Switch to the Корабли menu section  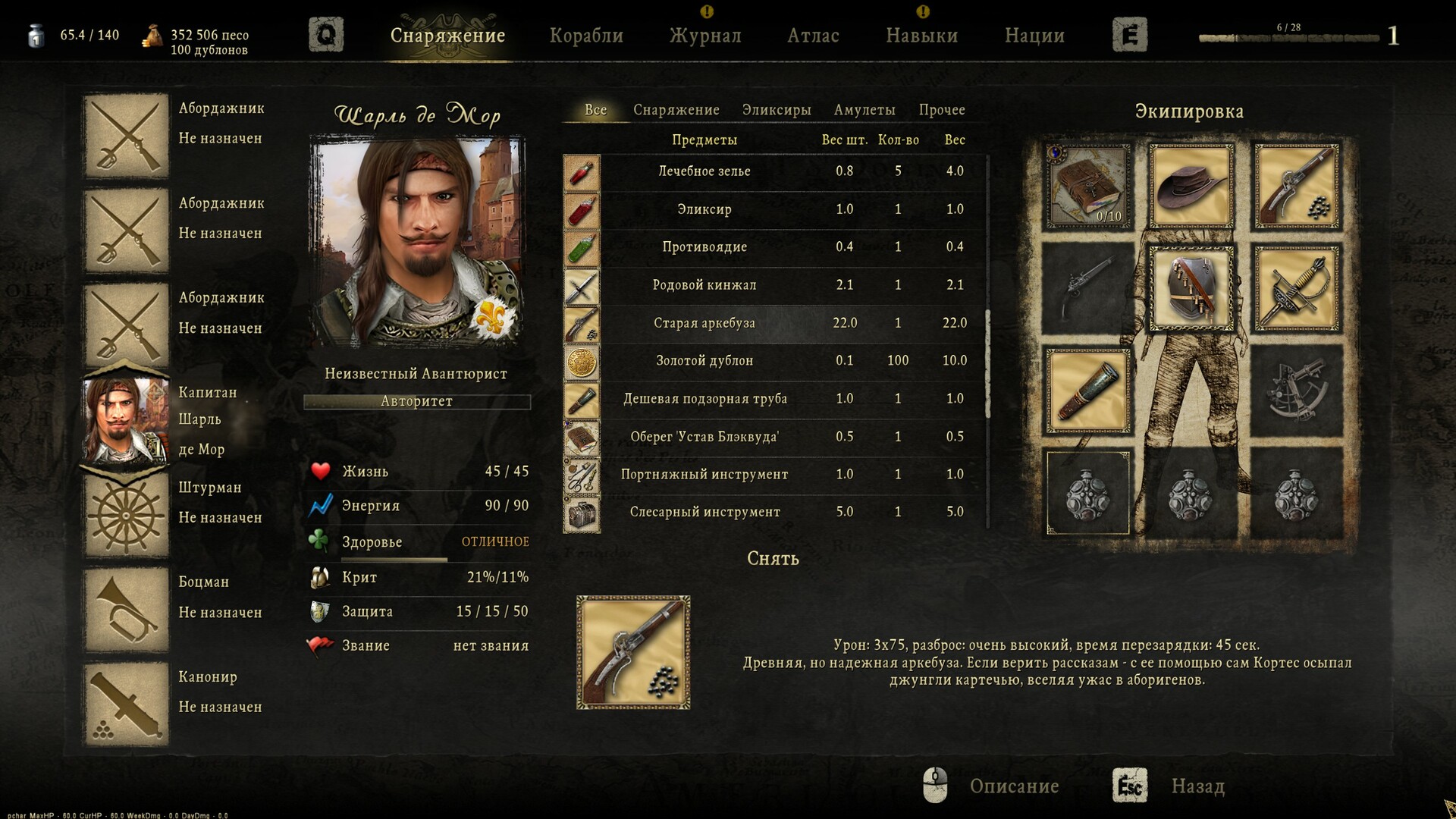click(x=588, y=35)
